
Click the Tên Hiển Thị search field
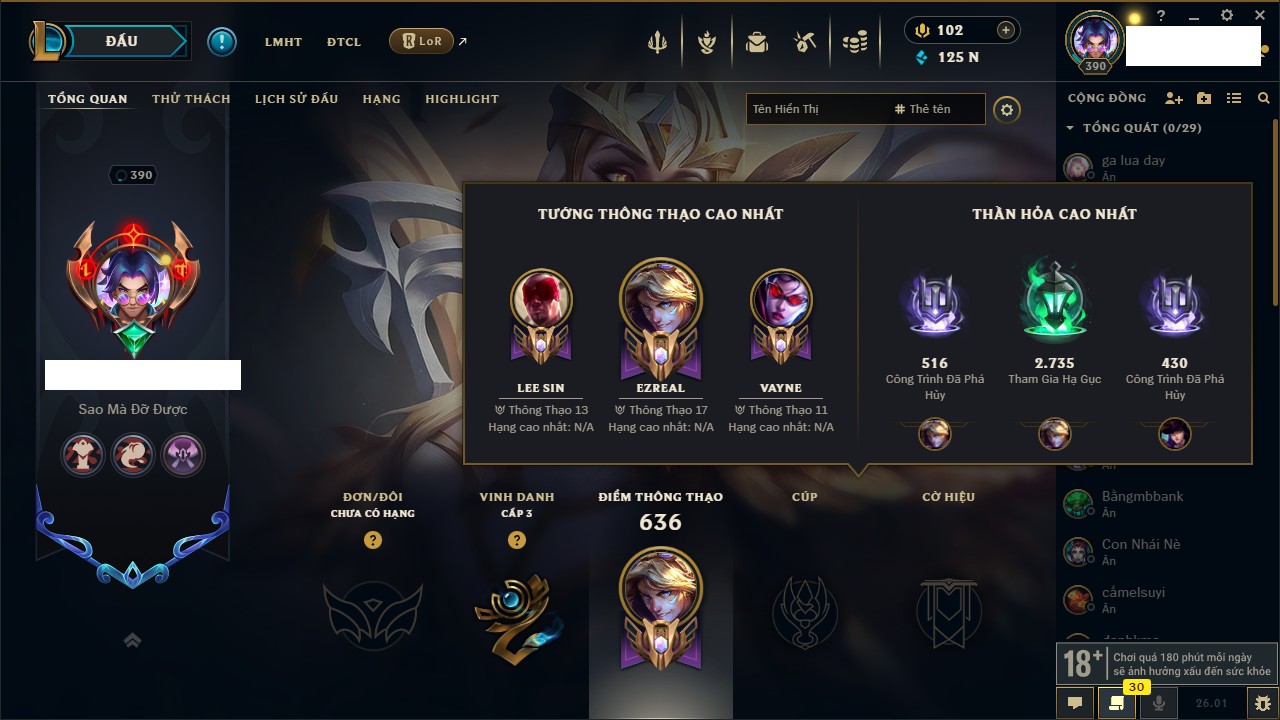[x=815, y=109]
